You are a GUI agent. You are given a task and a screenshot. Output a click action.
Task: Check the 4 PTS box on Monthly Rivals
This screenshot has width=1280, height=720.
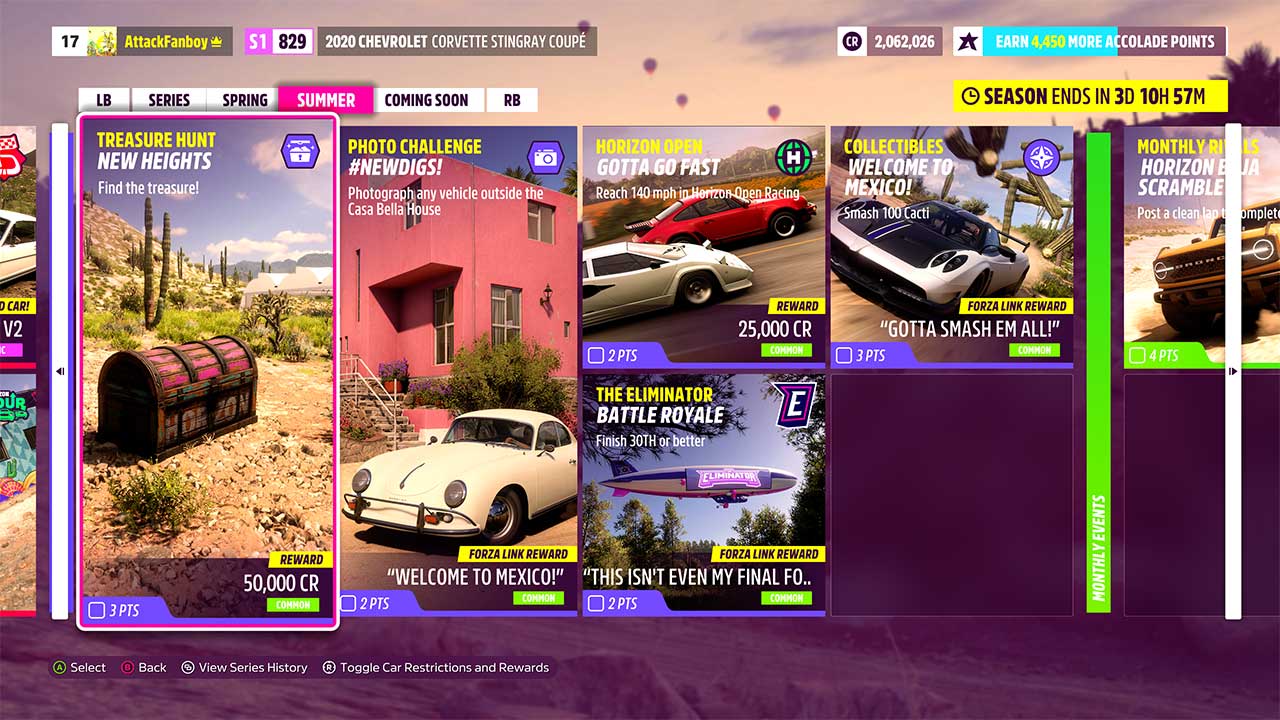(x=1137, y=355)
